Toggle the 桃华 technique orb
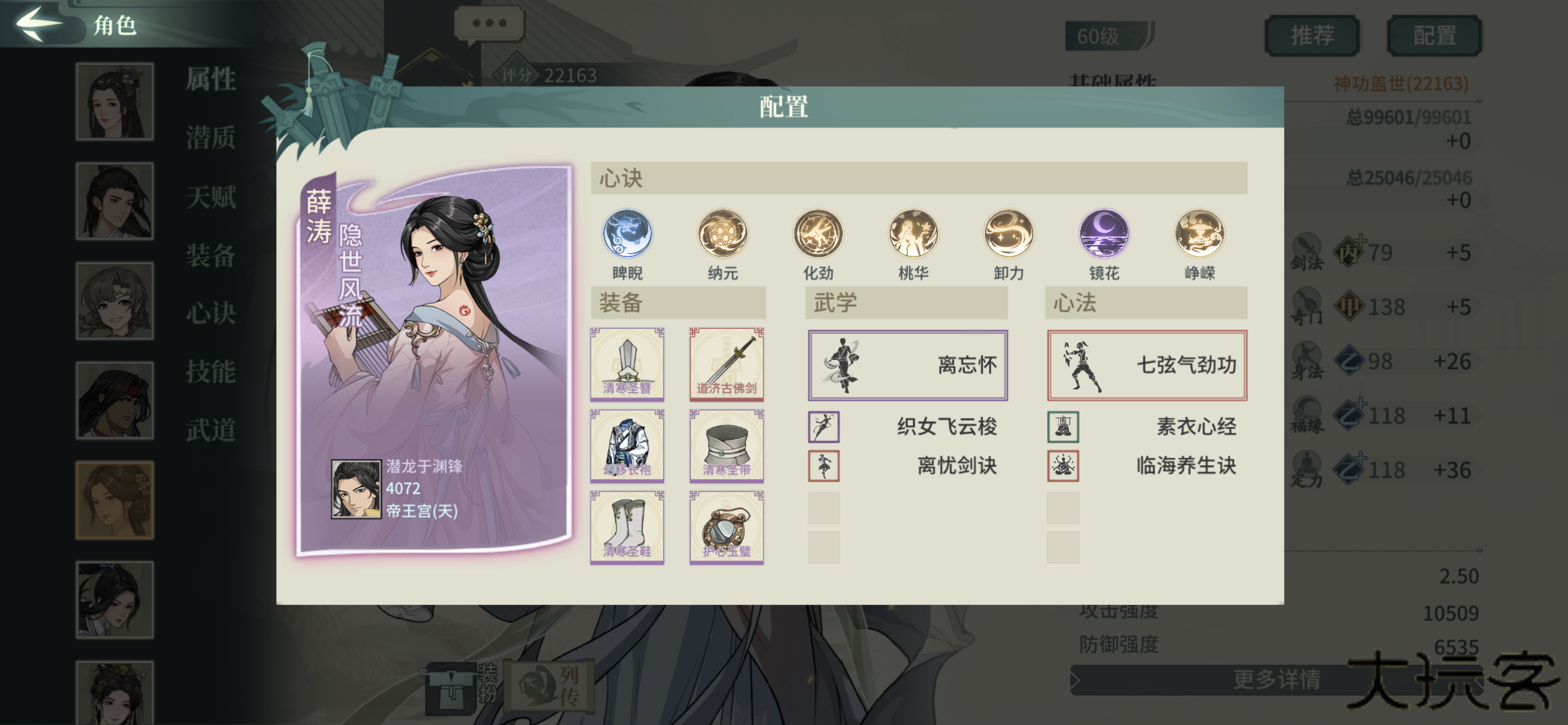This screenshot has width=1568, height=725. (x=913, y=234)
